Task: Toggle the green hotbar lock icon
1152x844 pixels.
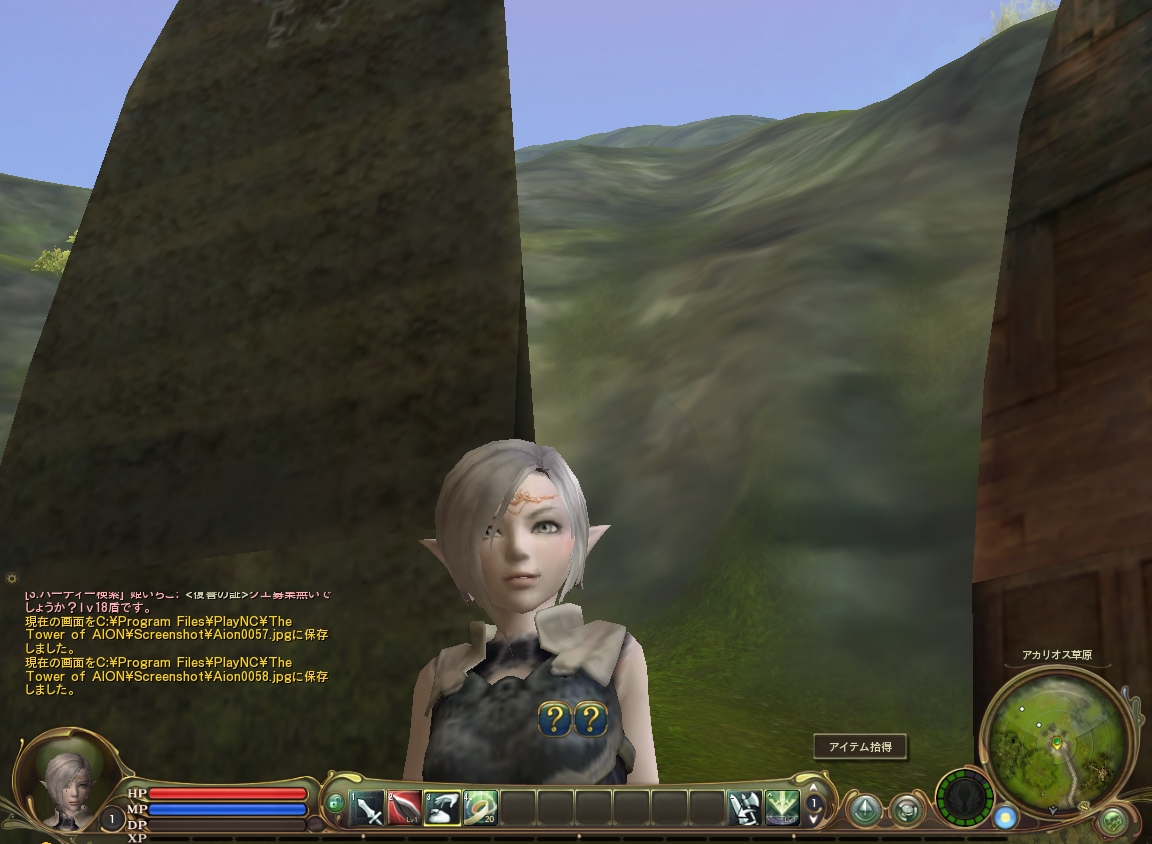Action: coord(335,803)
